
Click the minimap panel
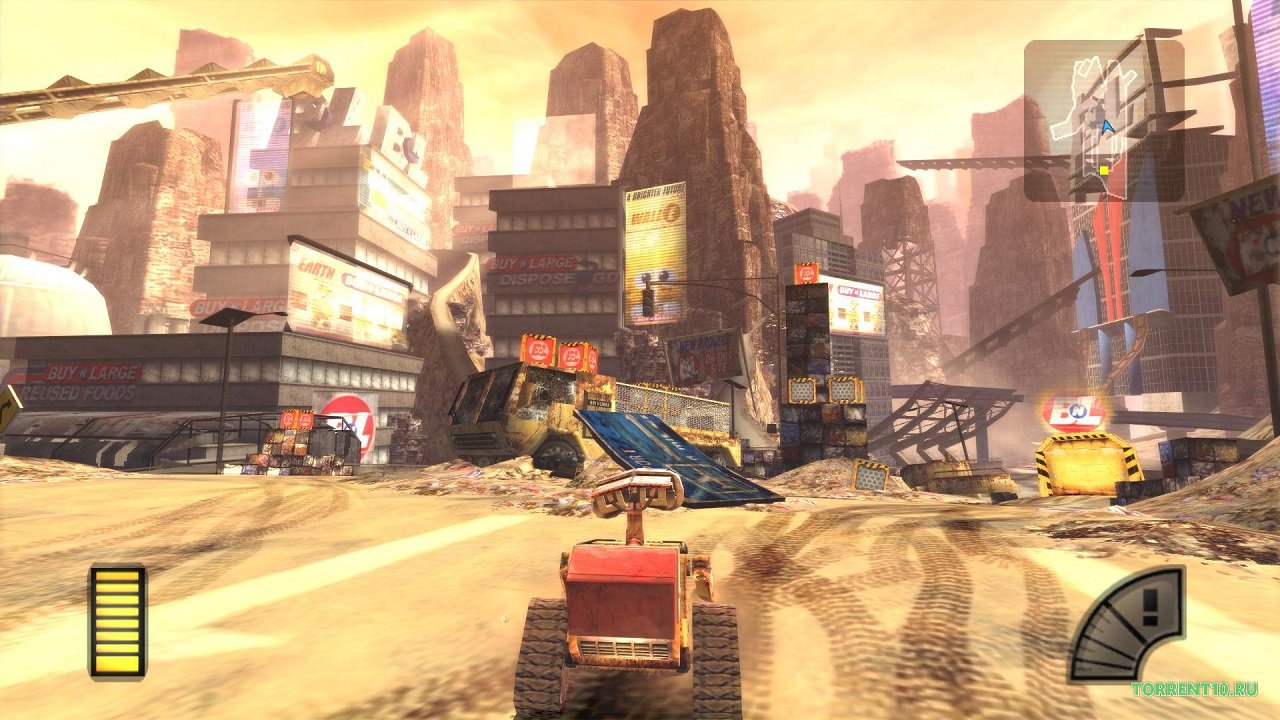[1103, 120]
